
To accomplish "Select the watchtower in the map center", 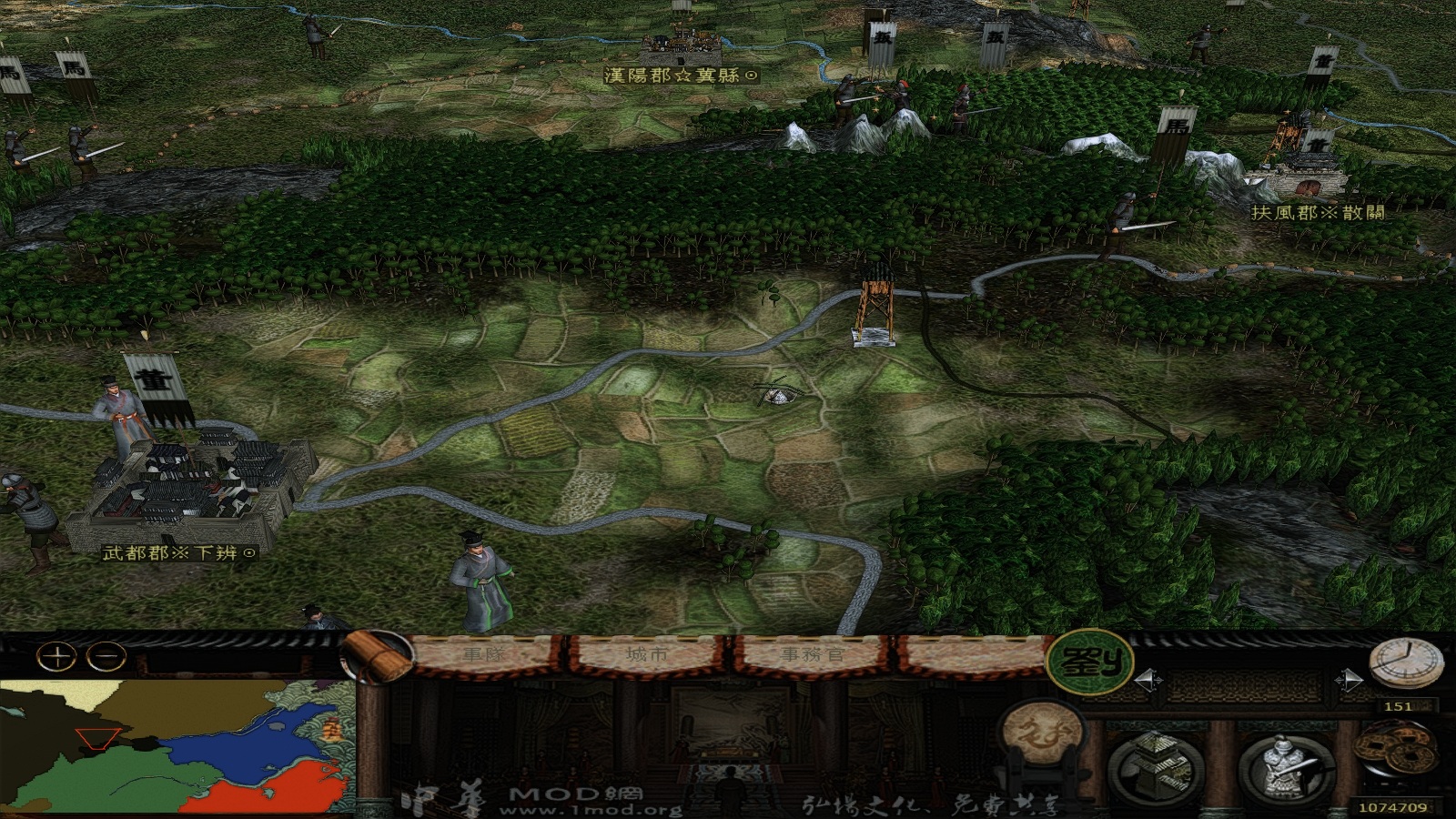I will [x=875, y=305].
